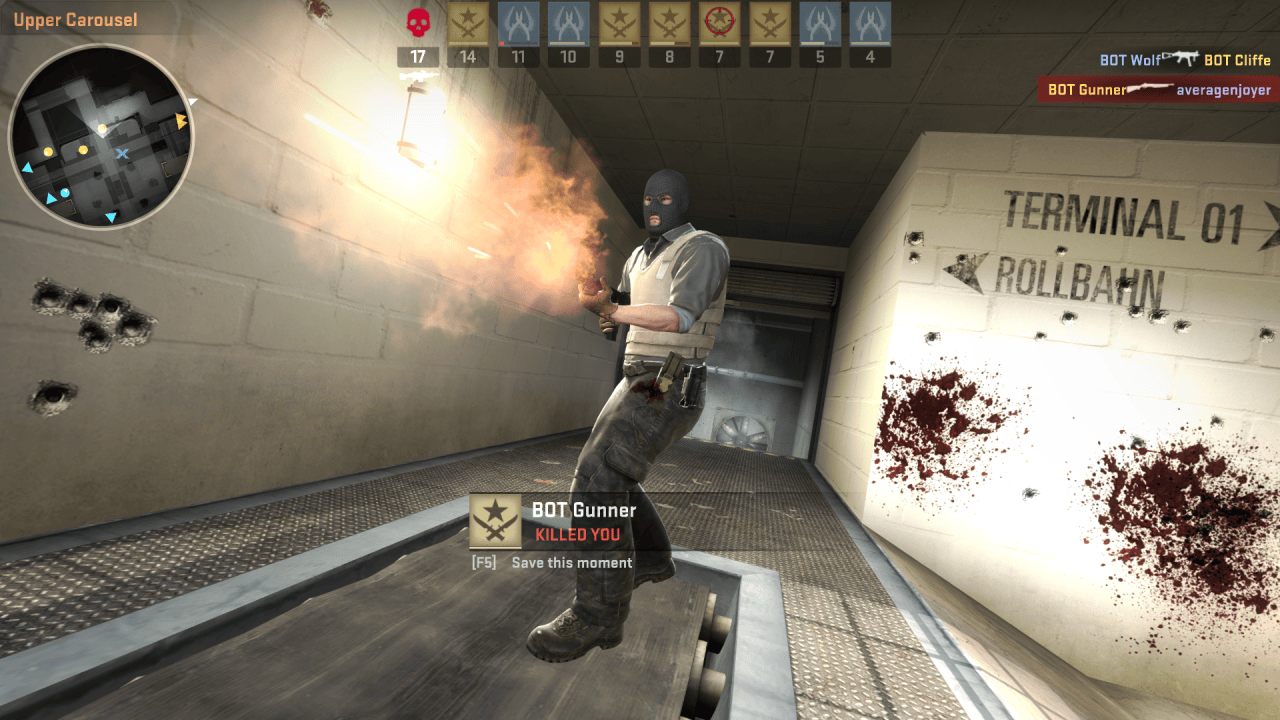Select the red-highlighted averagenjoyer kill feed entry
Image resolution: width=1280 pixels, height=720 pixels.
(1158, 90)
